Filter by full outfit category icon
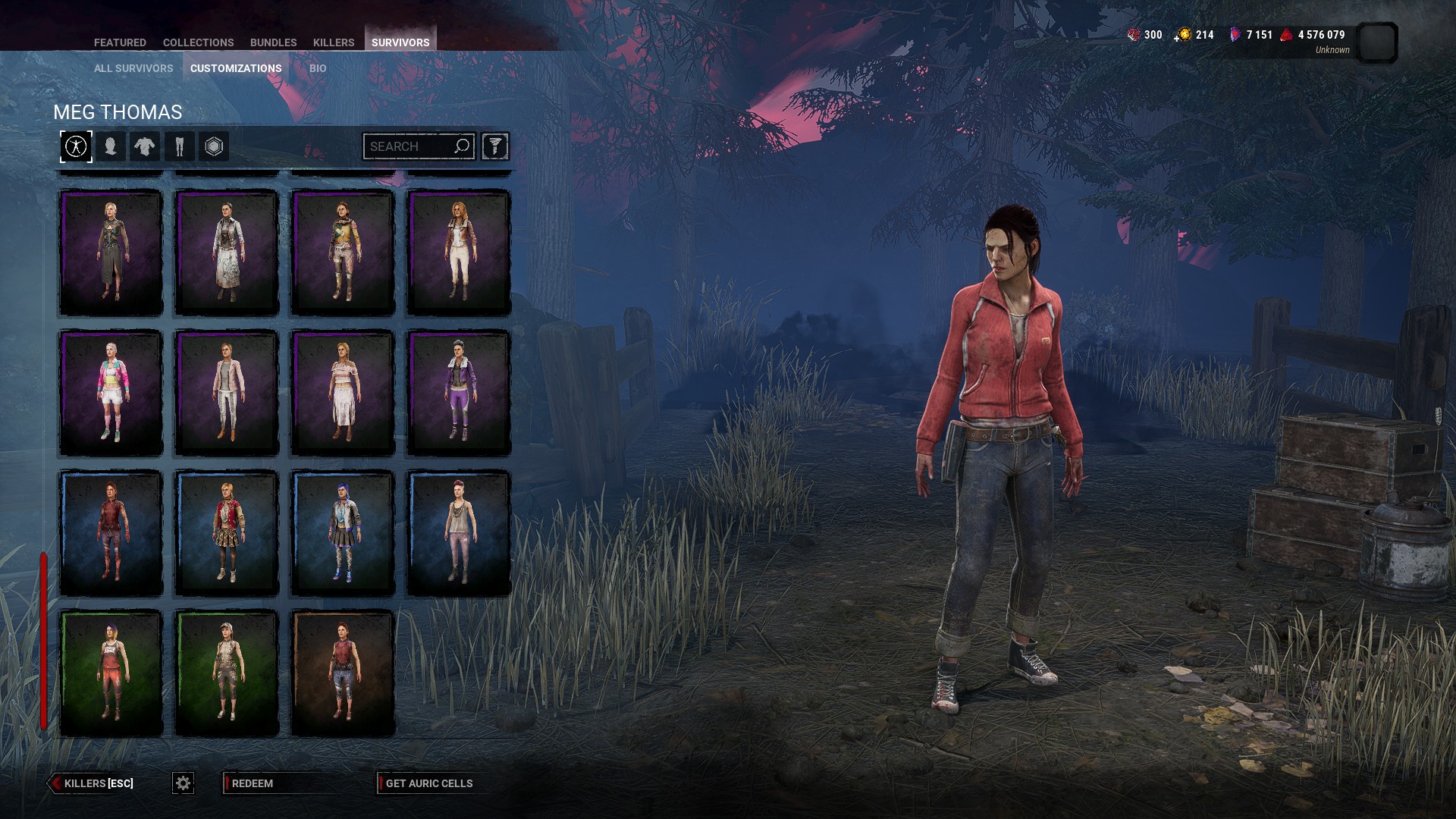This screenshot has height=819, width=1456. tap(76, 146)
